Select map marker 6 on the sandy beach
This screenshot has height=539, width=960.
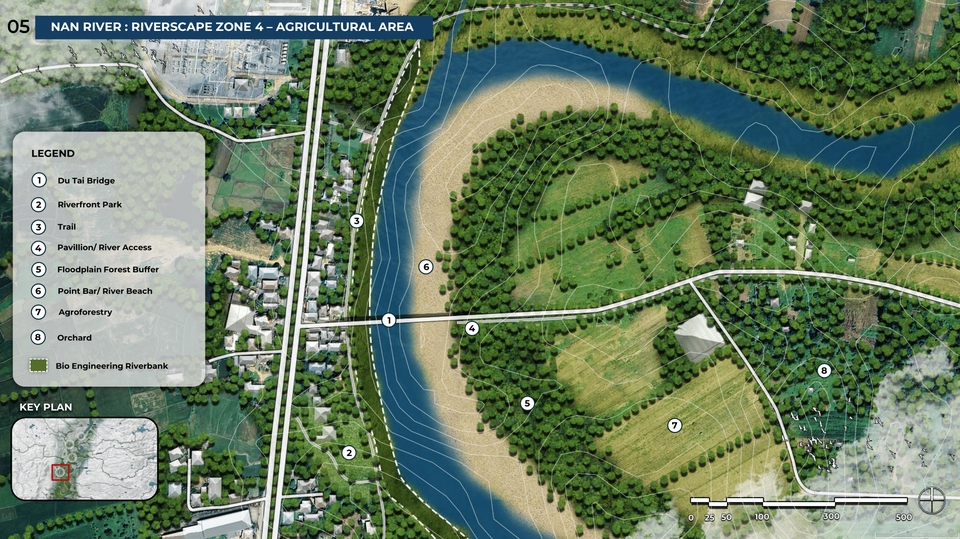point(425,267)
